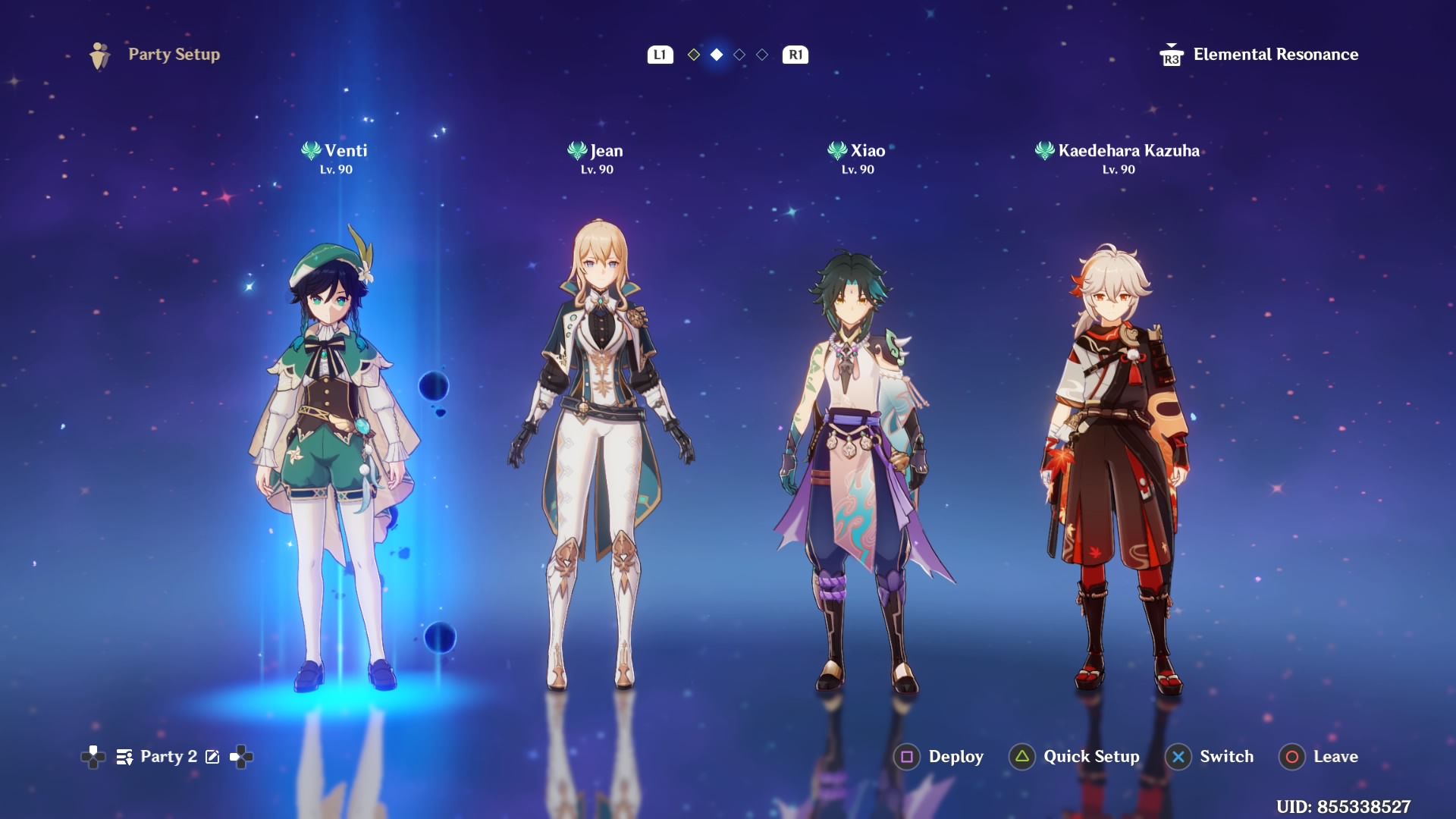Select the first diamond party page indicator
This screenshot has height=819, width=1456.
(x=693, y=55)
